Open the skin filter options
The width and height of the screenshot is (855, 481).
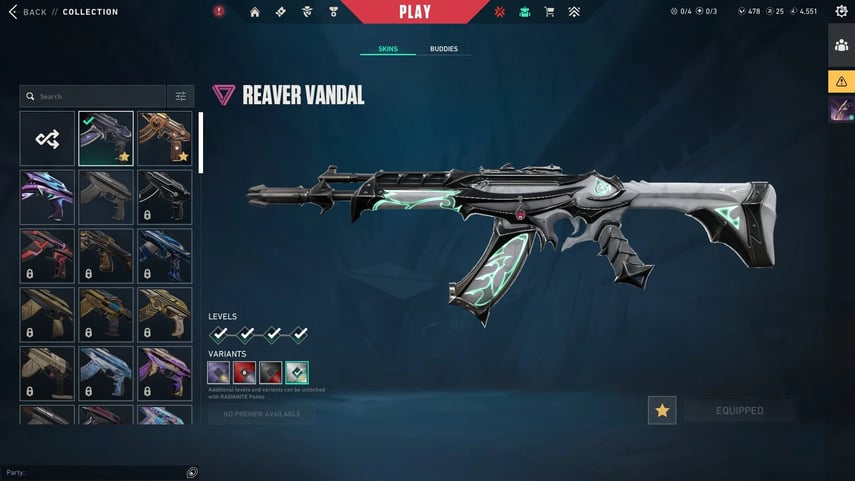tap(181, 96)
